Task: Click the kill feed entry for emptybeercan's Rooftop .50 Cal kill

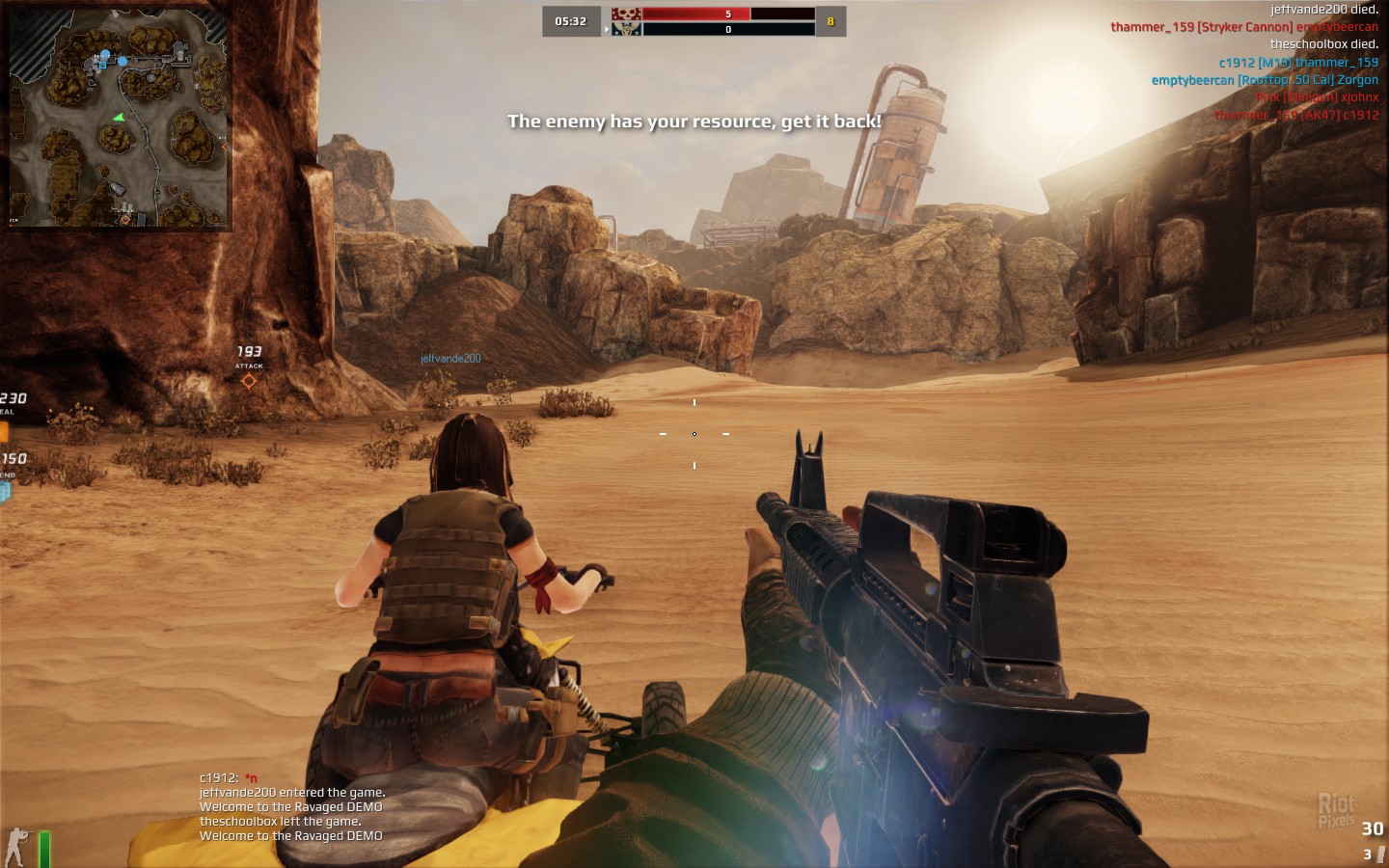Action: [x=1264, y=80]
